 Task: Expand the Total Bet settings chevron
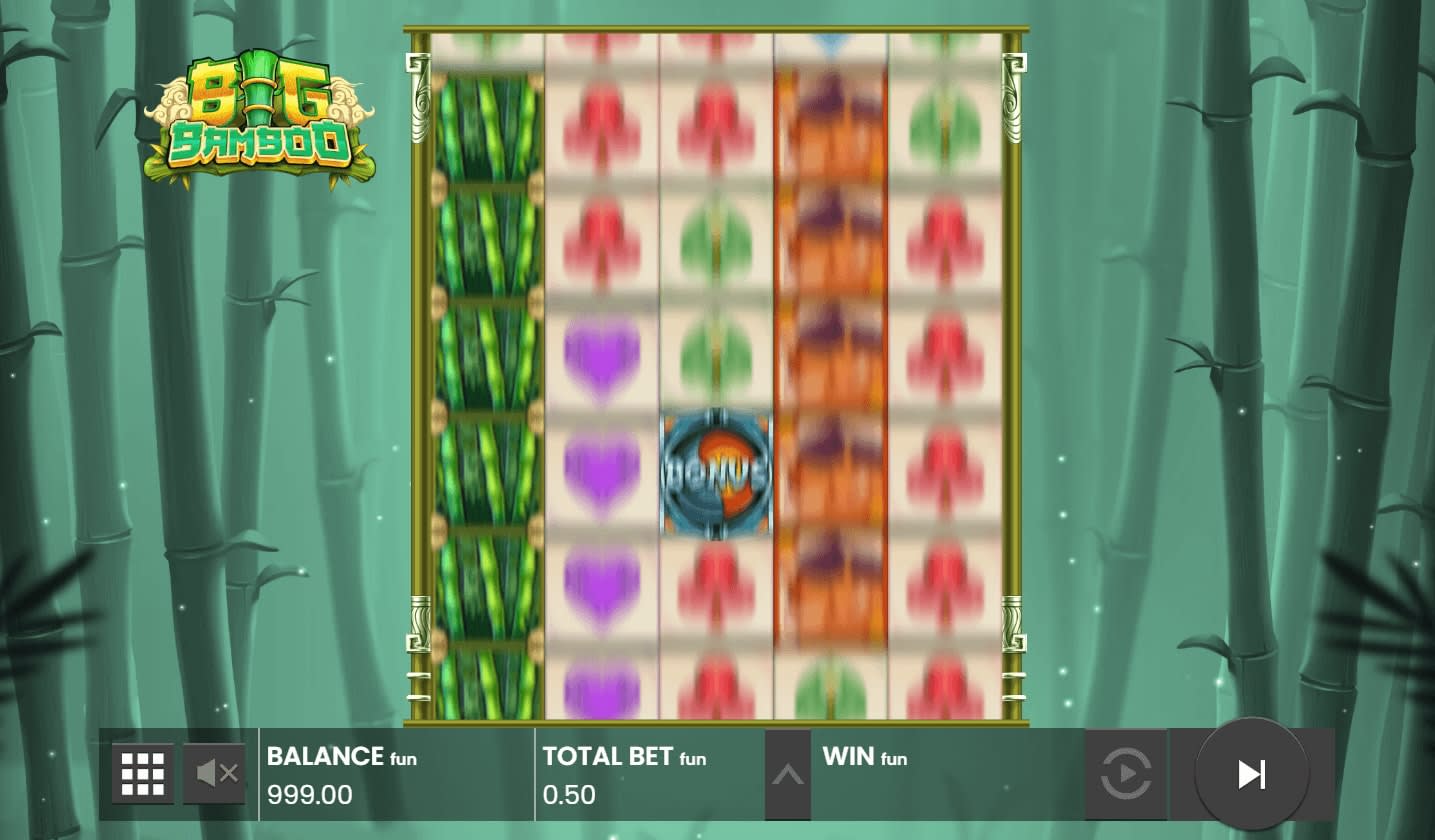[x=786, y=772]
